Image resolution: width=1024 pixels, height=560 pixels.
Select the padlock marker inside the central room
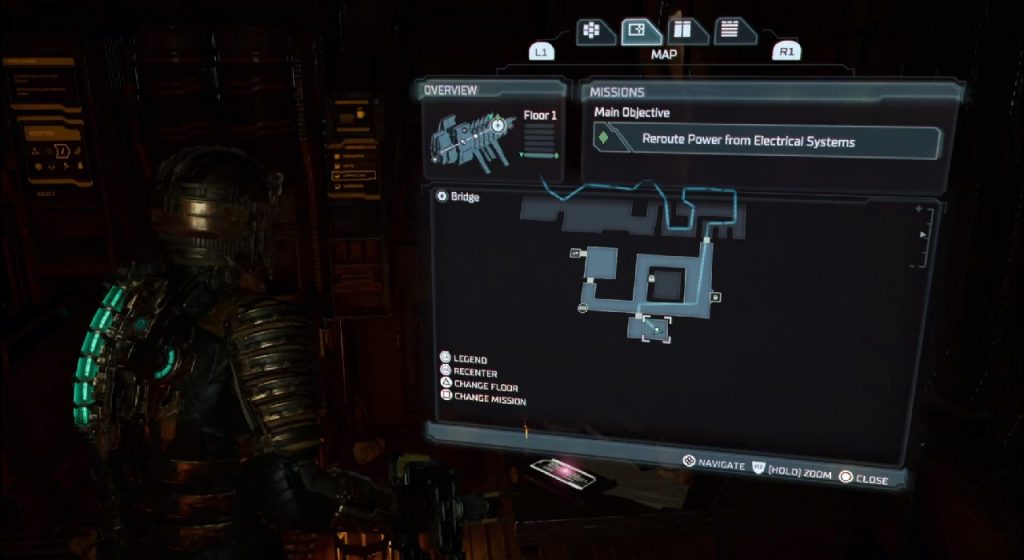coord(652,277)
